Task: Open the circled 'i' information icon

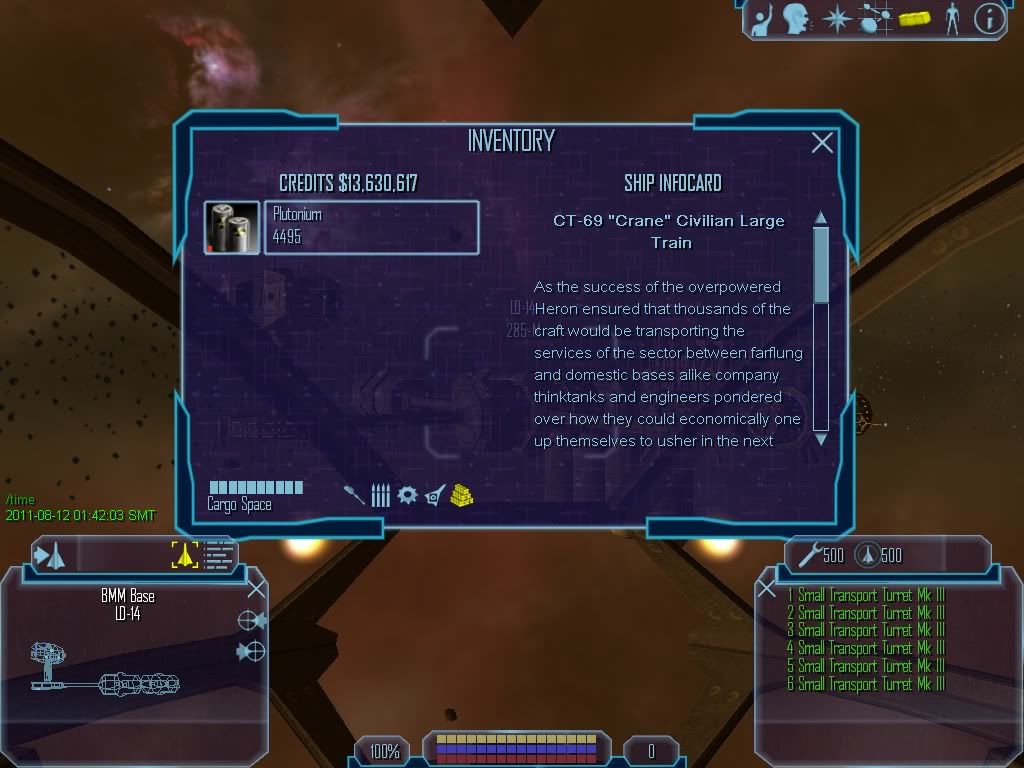Action: pyautogui.click(x=989, y=19)
